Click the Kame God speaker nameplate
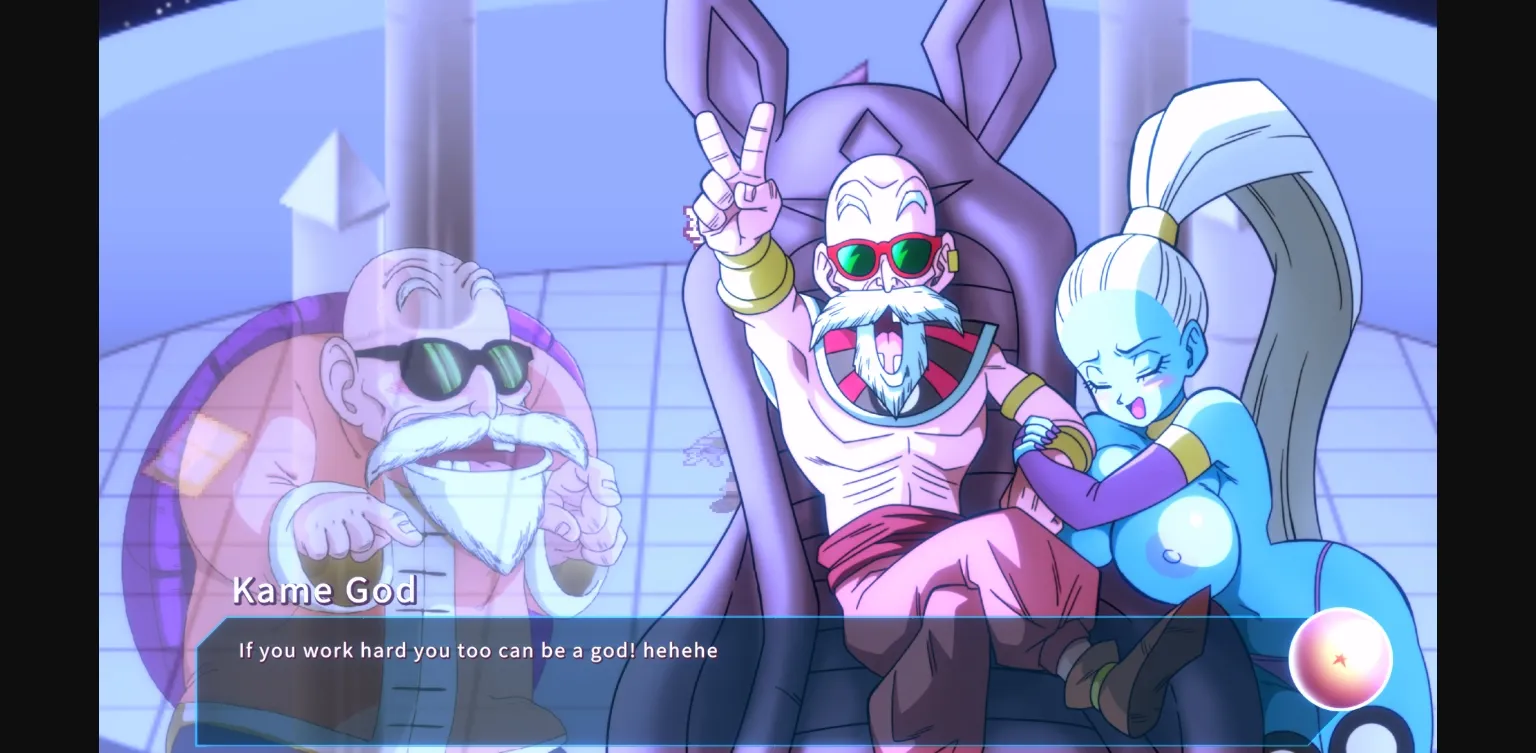Screen dimensions: 1536x753 (x=323, y=590)
